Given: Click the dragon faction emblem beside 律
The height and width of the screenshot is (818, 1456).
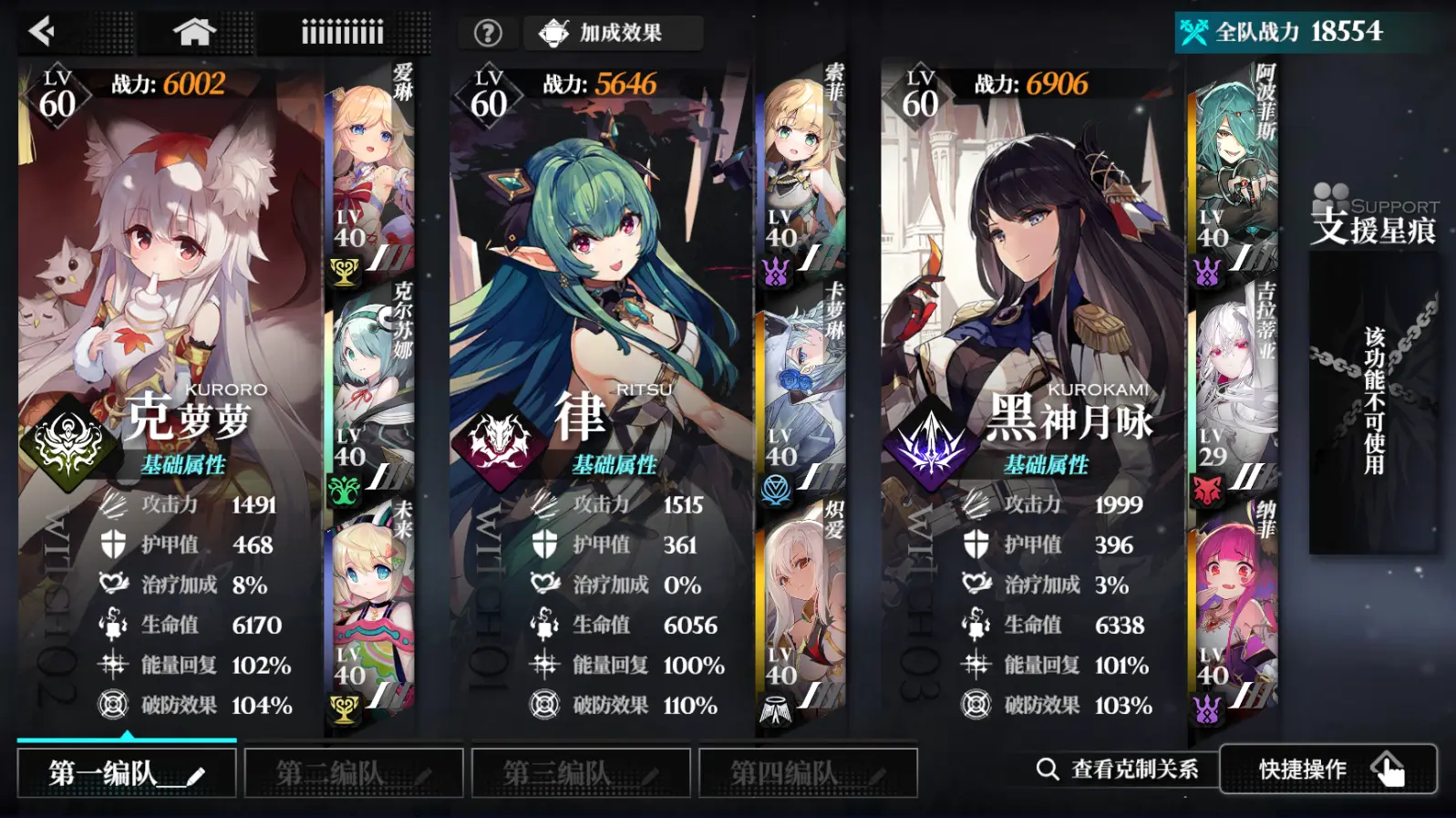Looking at the screenshot, I should click(x=497, y=438).
